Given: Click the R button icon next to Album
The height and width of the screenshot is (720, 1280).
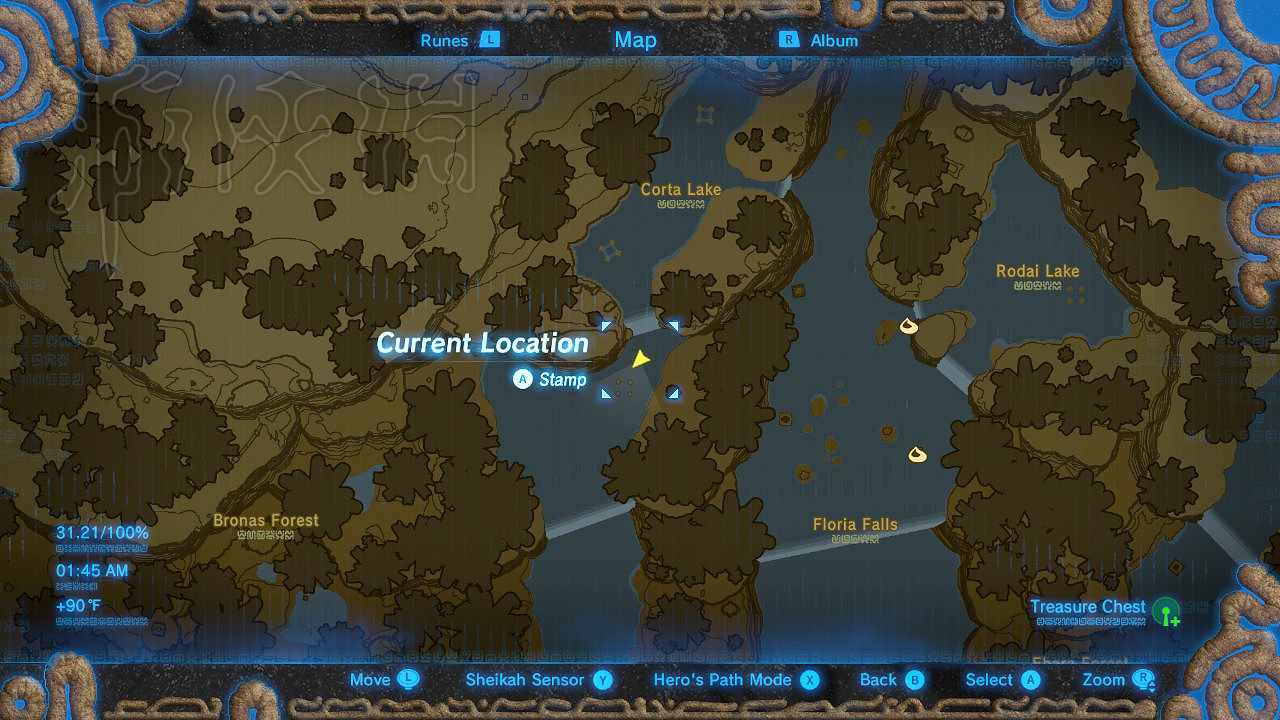Looking at the screenshot, I should pos(789,40).
